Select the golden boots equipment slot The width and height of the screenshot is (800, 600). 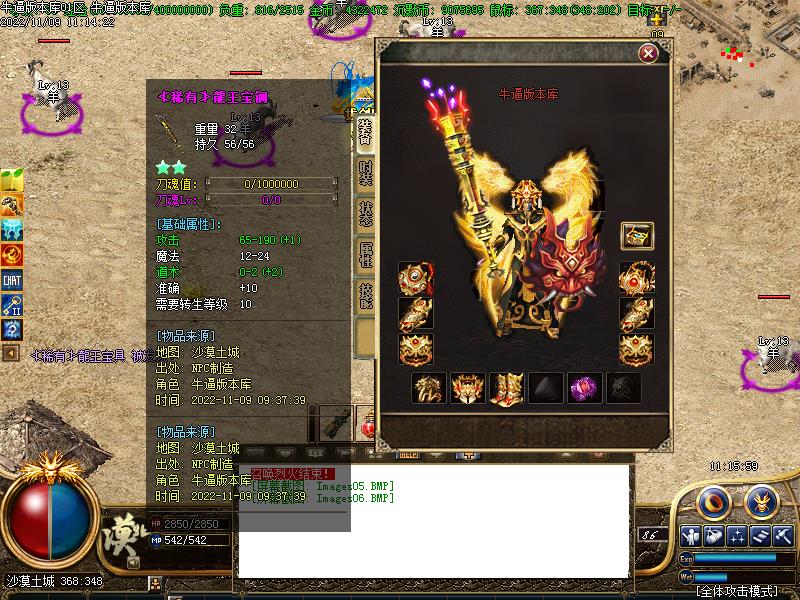pyautogui.click(x=506, y=388)
